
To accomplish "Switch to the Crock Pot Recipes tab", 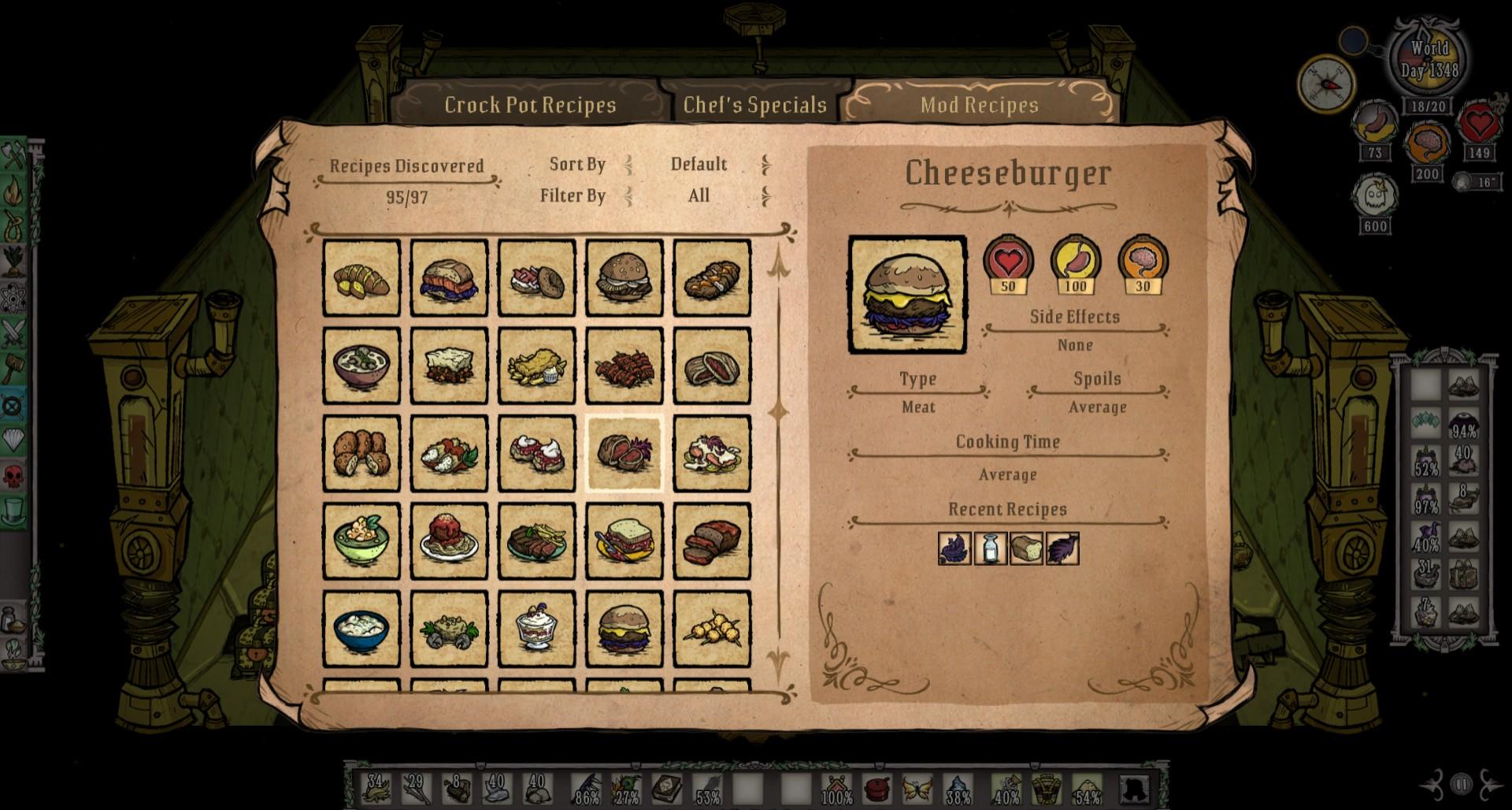I will 530,105.
